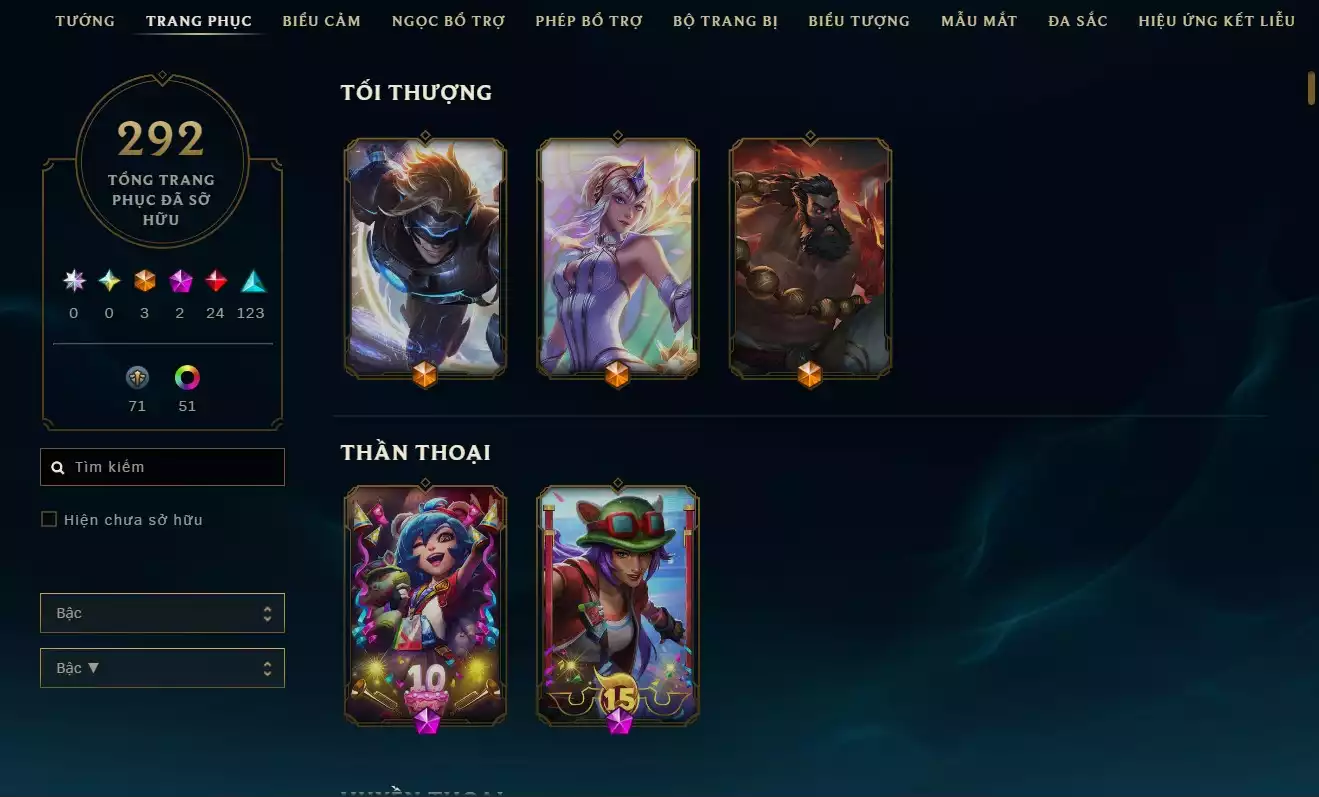Screen dimensions: 1319x797
Task: Click the purple legendary gem icon showing 2
Action: [x=180, y=281]
